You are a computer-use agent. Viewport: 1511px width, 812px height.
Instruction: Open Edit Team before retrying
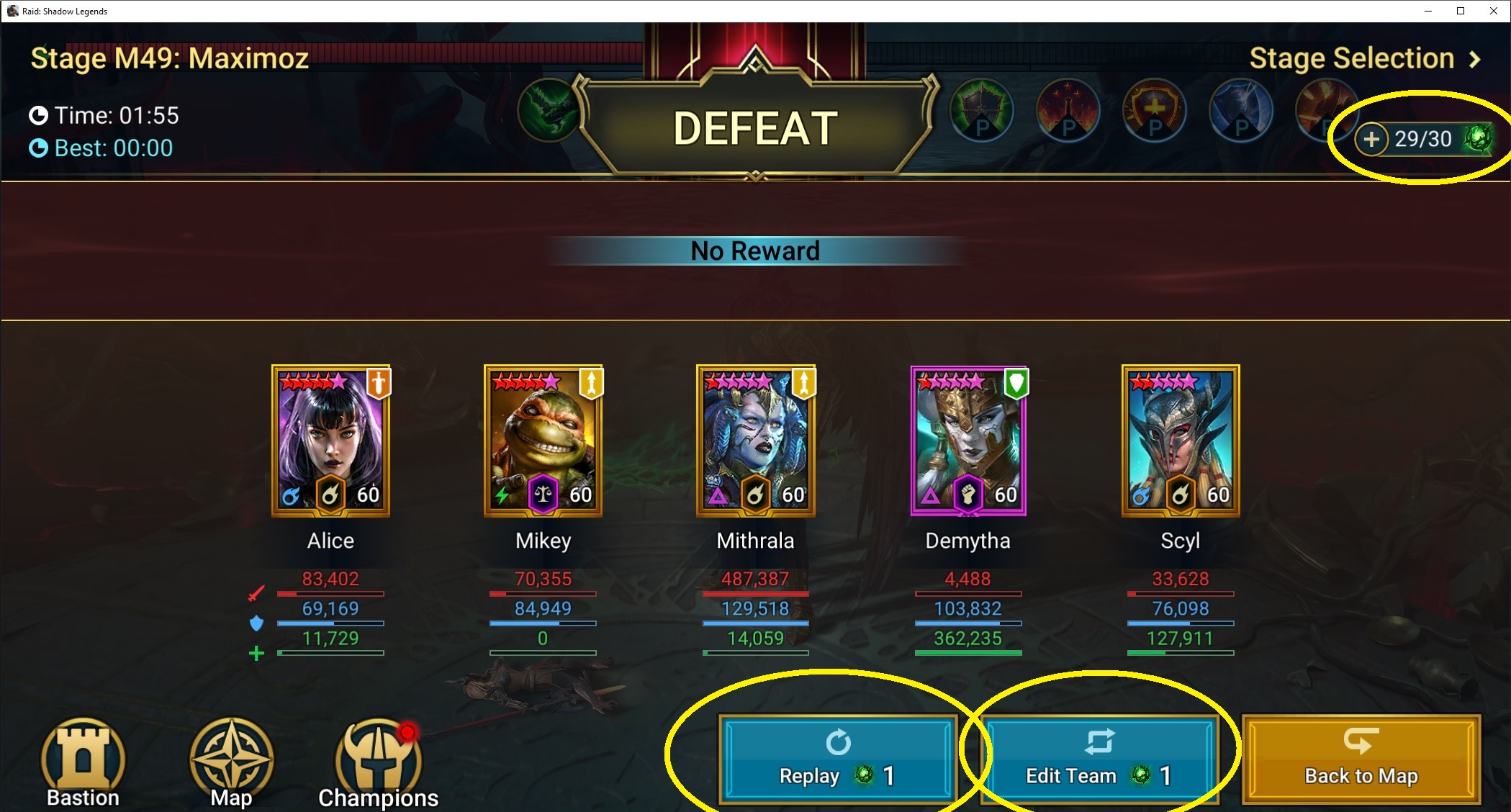click(1099, 759)
